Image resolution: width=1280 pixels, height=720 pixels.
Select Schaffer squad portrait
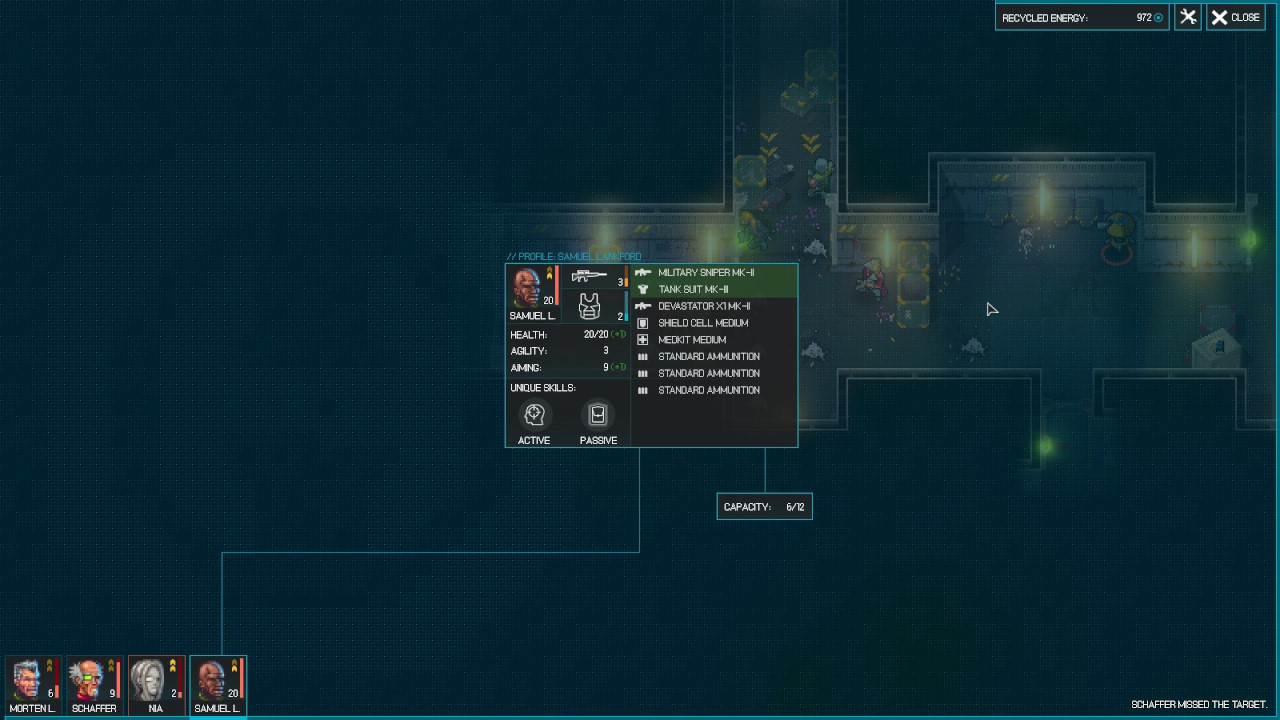click(x=94, y=684)
